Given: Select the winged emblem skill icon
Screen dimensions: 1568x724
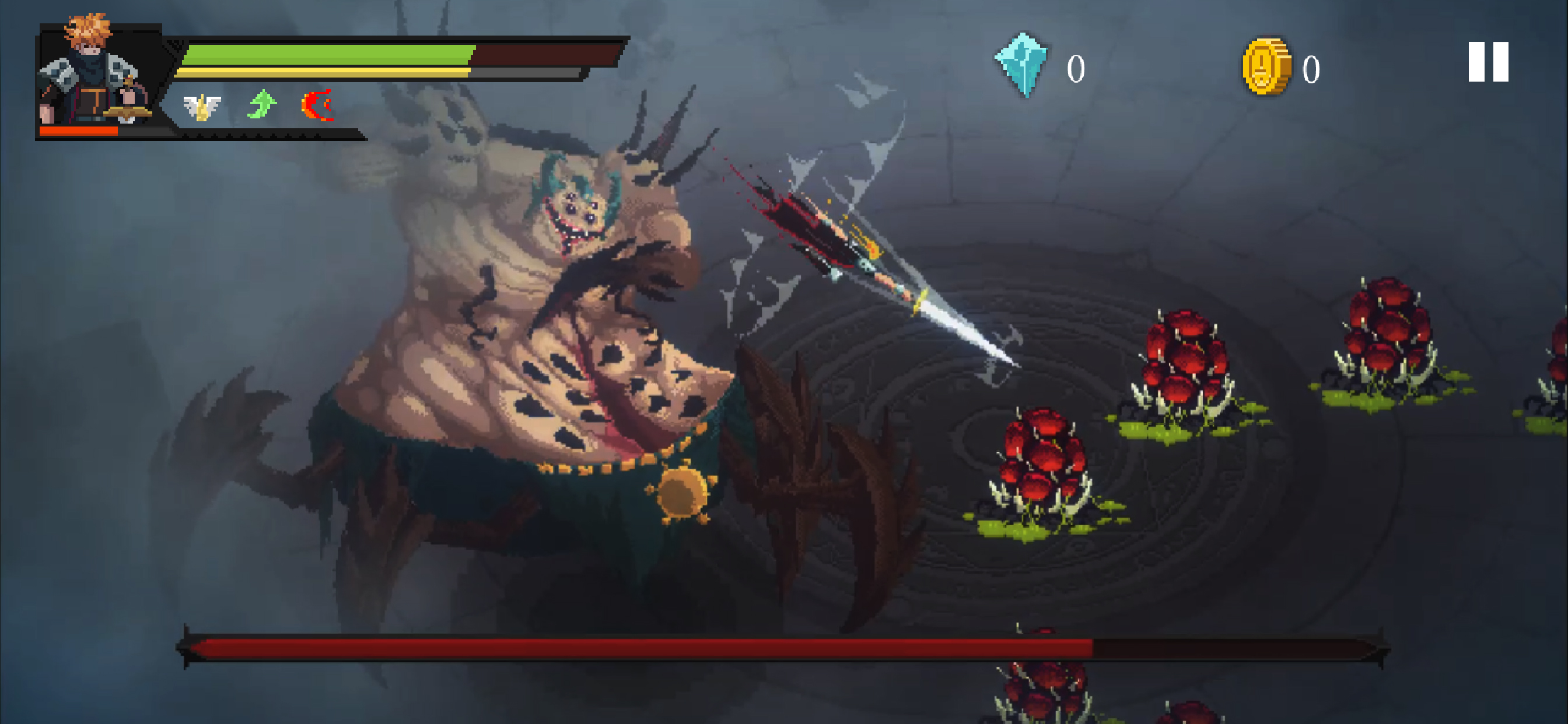Looking at the screenshot, I should pyautogui.click(x=201, y=107).
